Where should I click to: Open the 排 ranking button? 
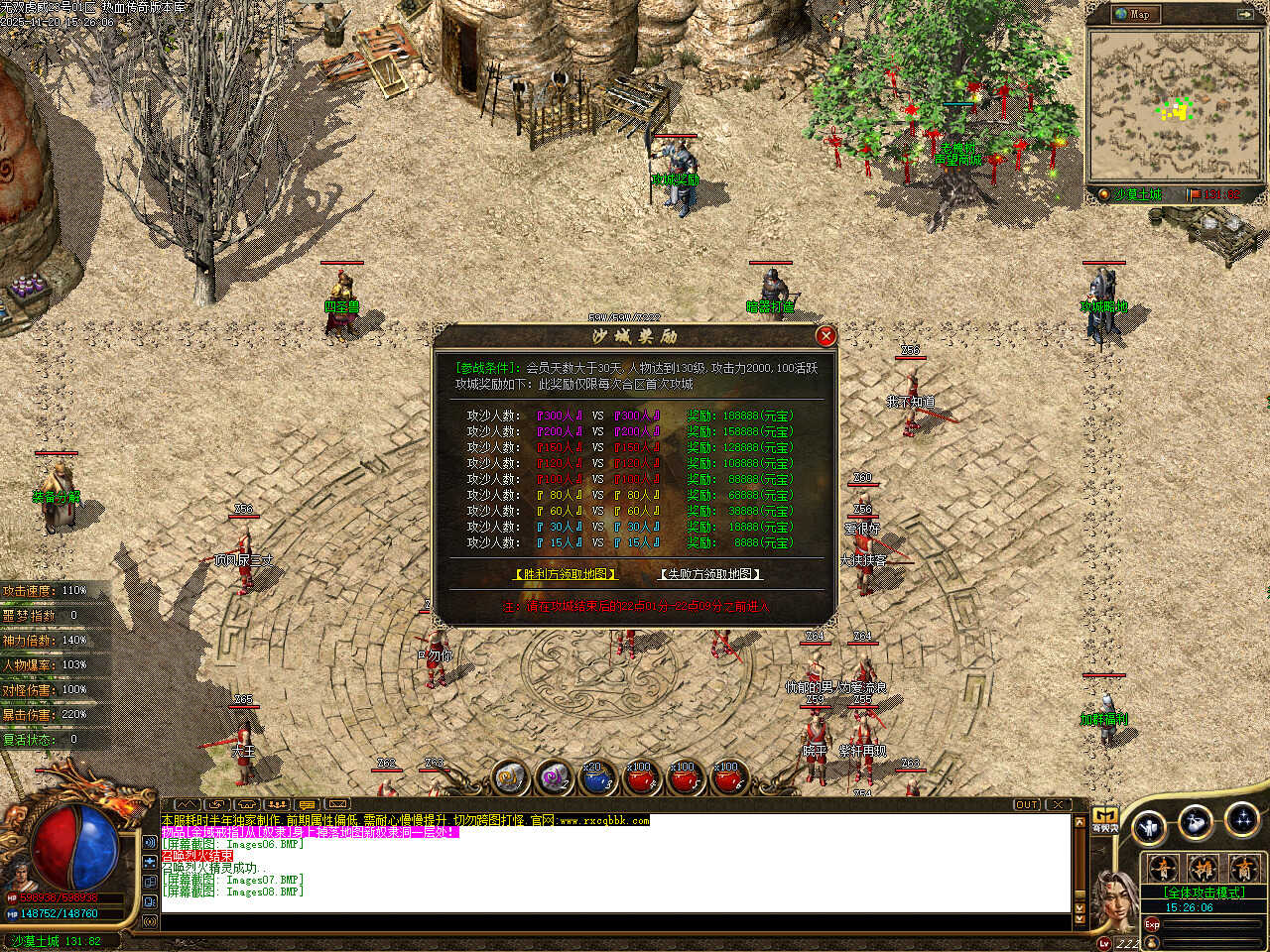pos(1203,870)
